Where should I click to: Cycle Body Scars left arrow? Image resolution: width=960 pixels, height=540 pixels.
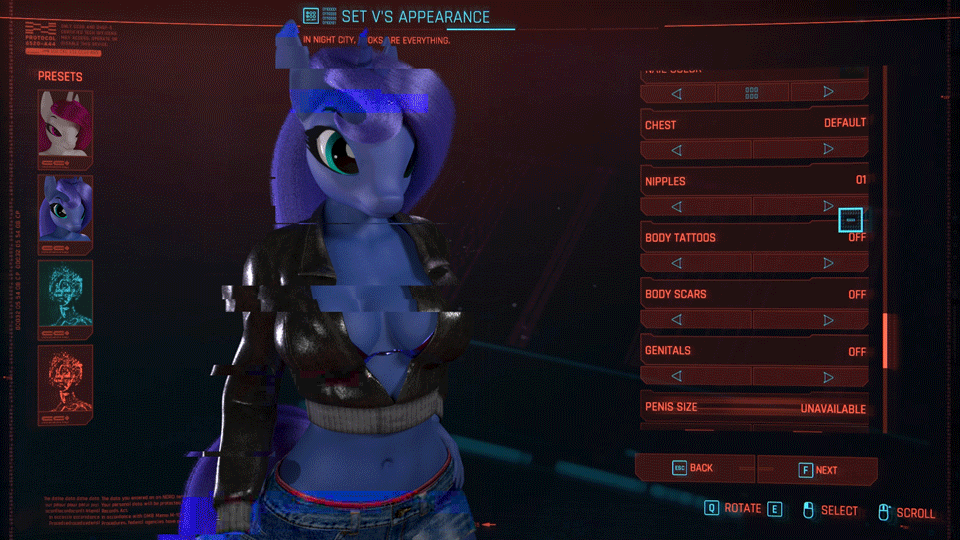pos(677,320)
